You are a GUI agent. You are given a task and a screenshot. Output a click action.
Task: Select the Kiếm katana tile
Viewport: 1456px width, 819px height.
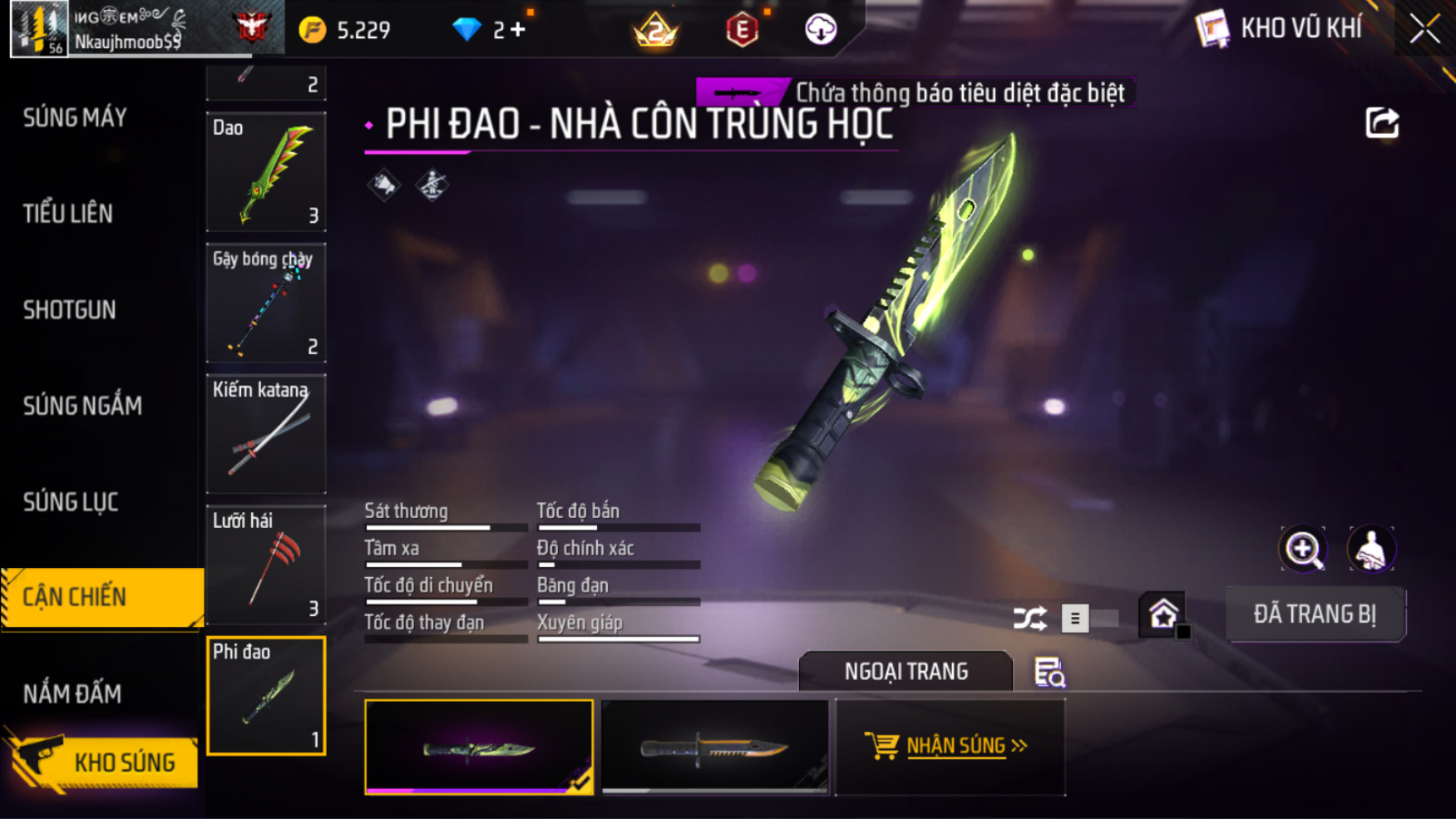266,433
